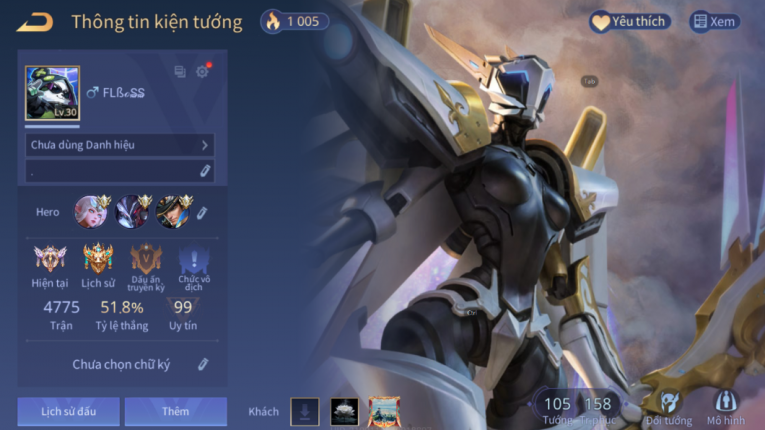Edit the Chưa chọn chữ ký signature
The width and height of the screenshot is (765, 430).
[x=203, y=365]
